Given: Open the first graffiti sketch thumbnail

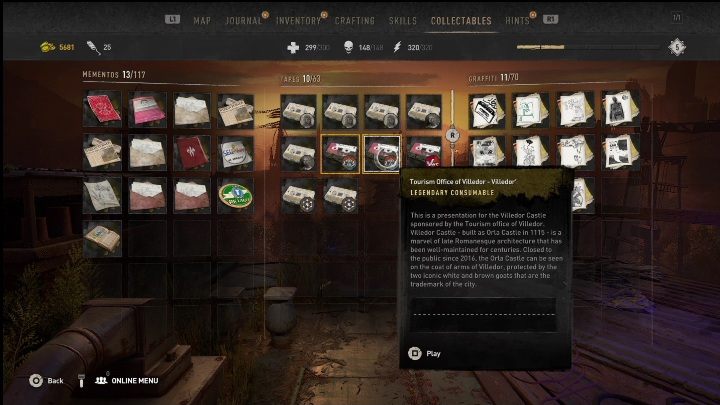Looking at the screenshot, I should (x=487, y=110).
